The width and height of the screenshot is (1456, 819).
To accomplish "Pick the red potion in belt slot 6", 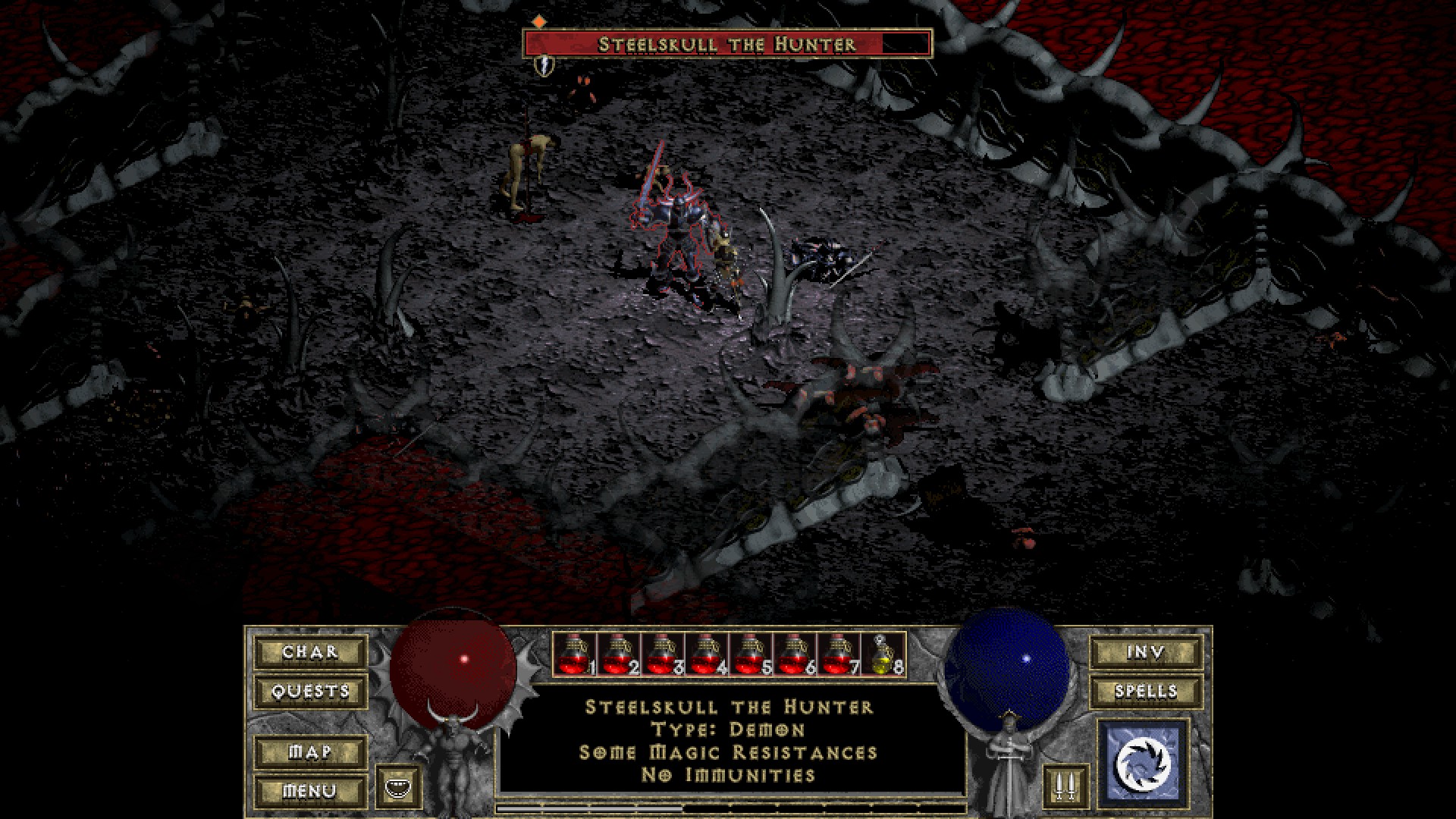I will 794,654.
